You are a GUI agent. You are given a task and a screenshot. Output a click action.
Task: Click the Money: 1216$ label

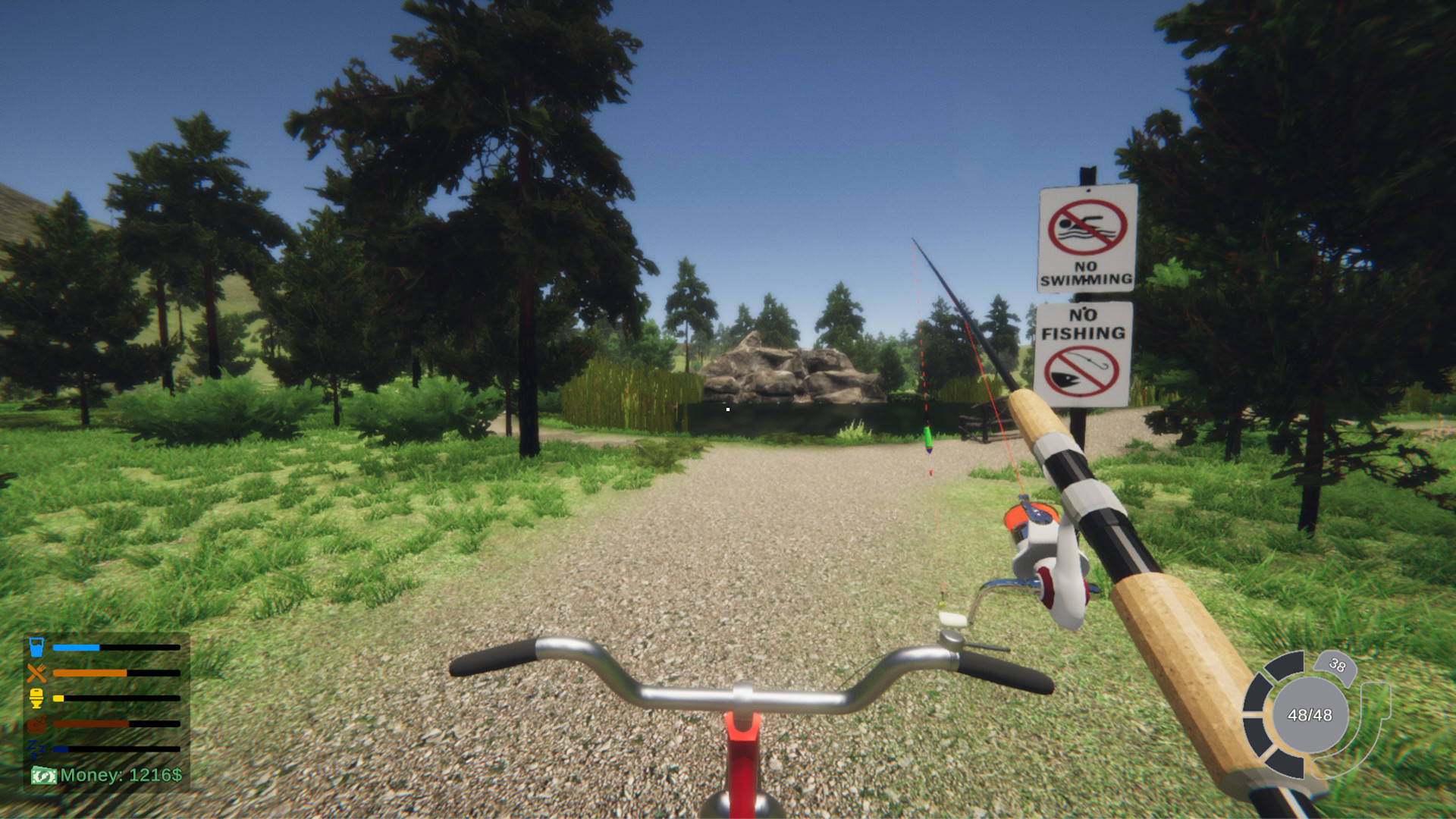click(x=123, y=775)
